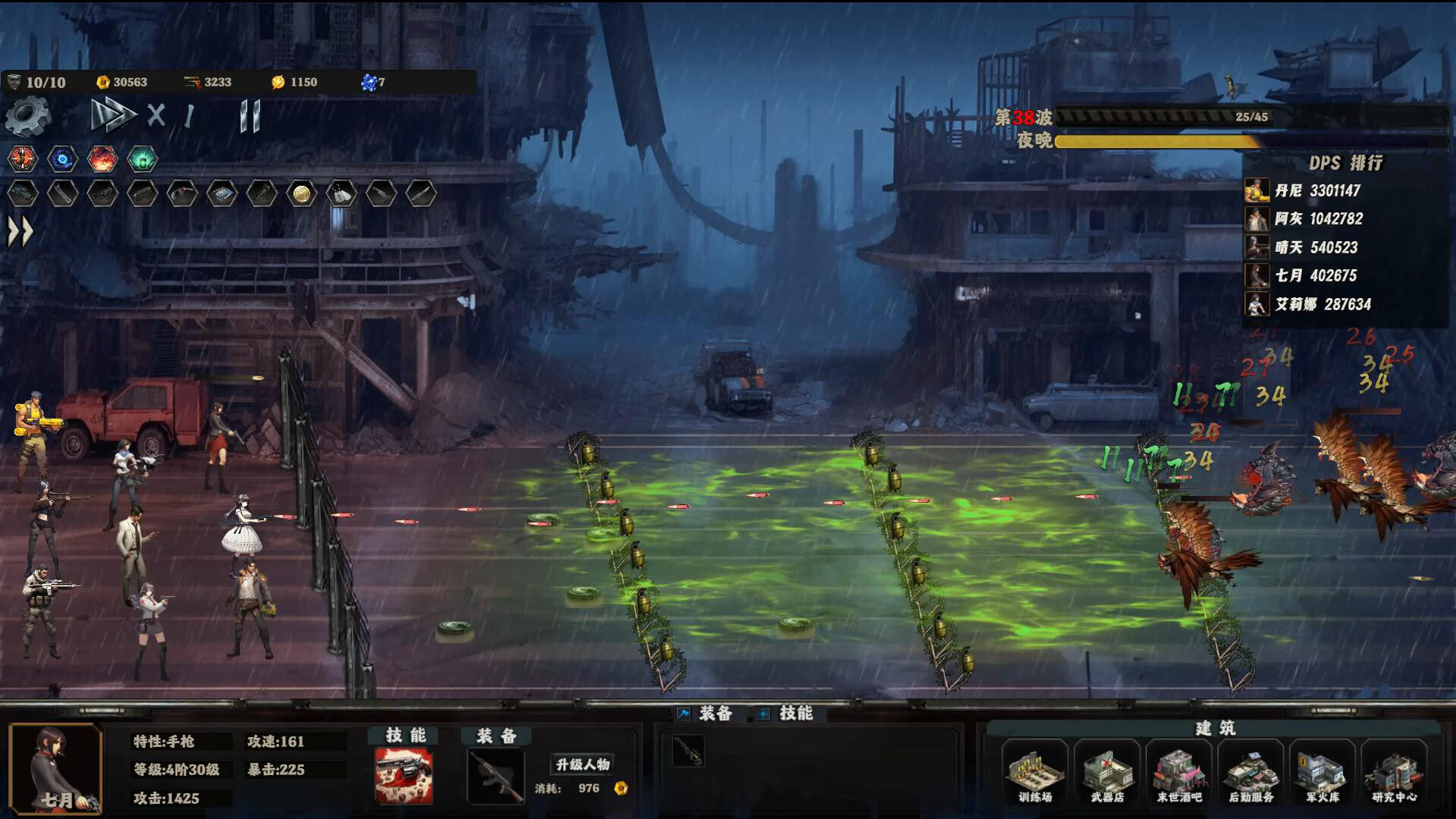Toggle the fiery explosion ability

(x=102, y=160)
